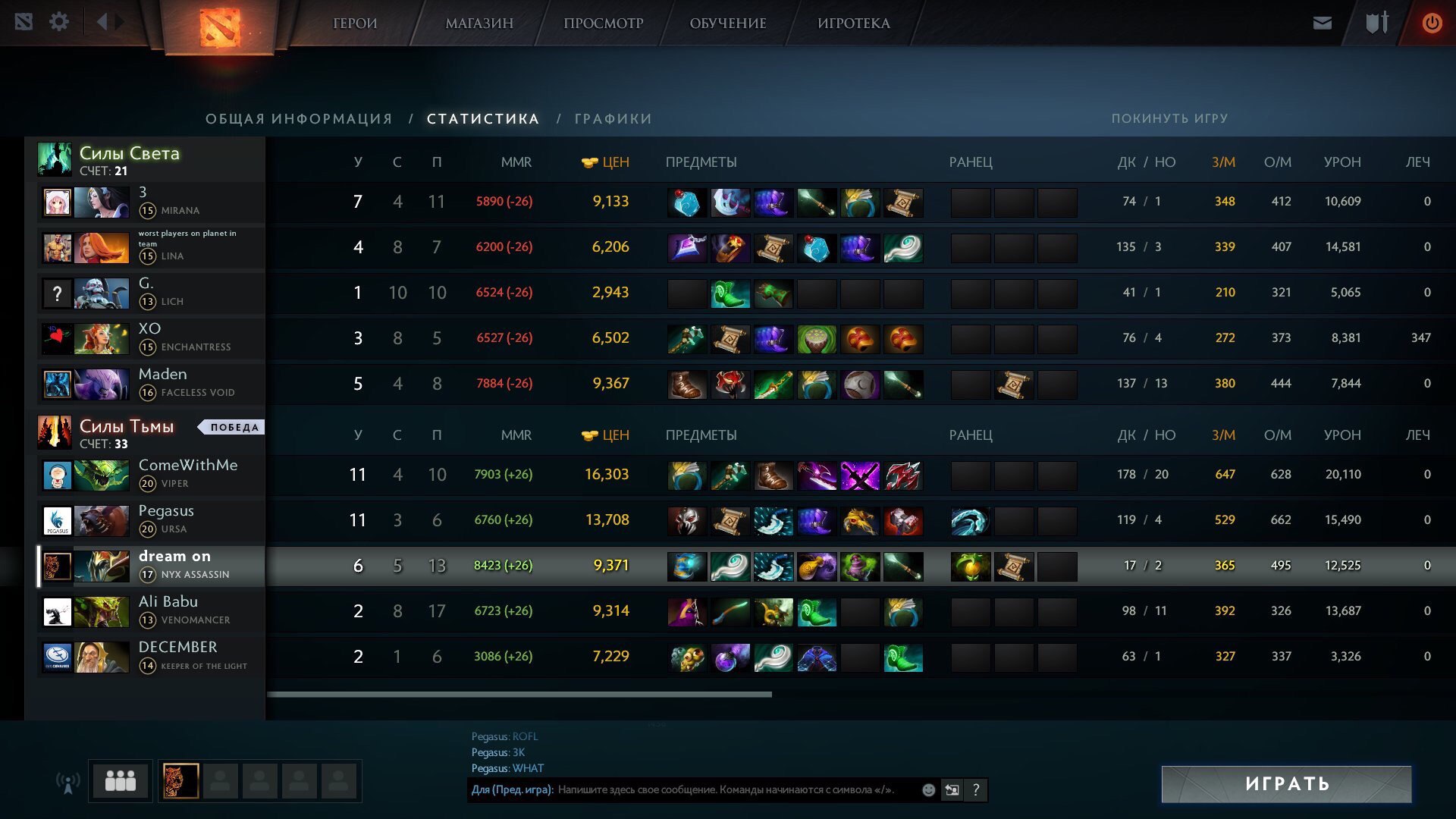The width and height of the screenshot is (1456, 819).
Task: Open the emoticon picker in chat
Action: tap(928, 790)
